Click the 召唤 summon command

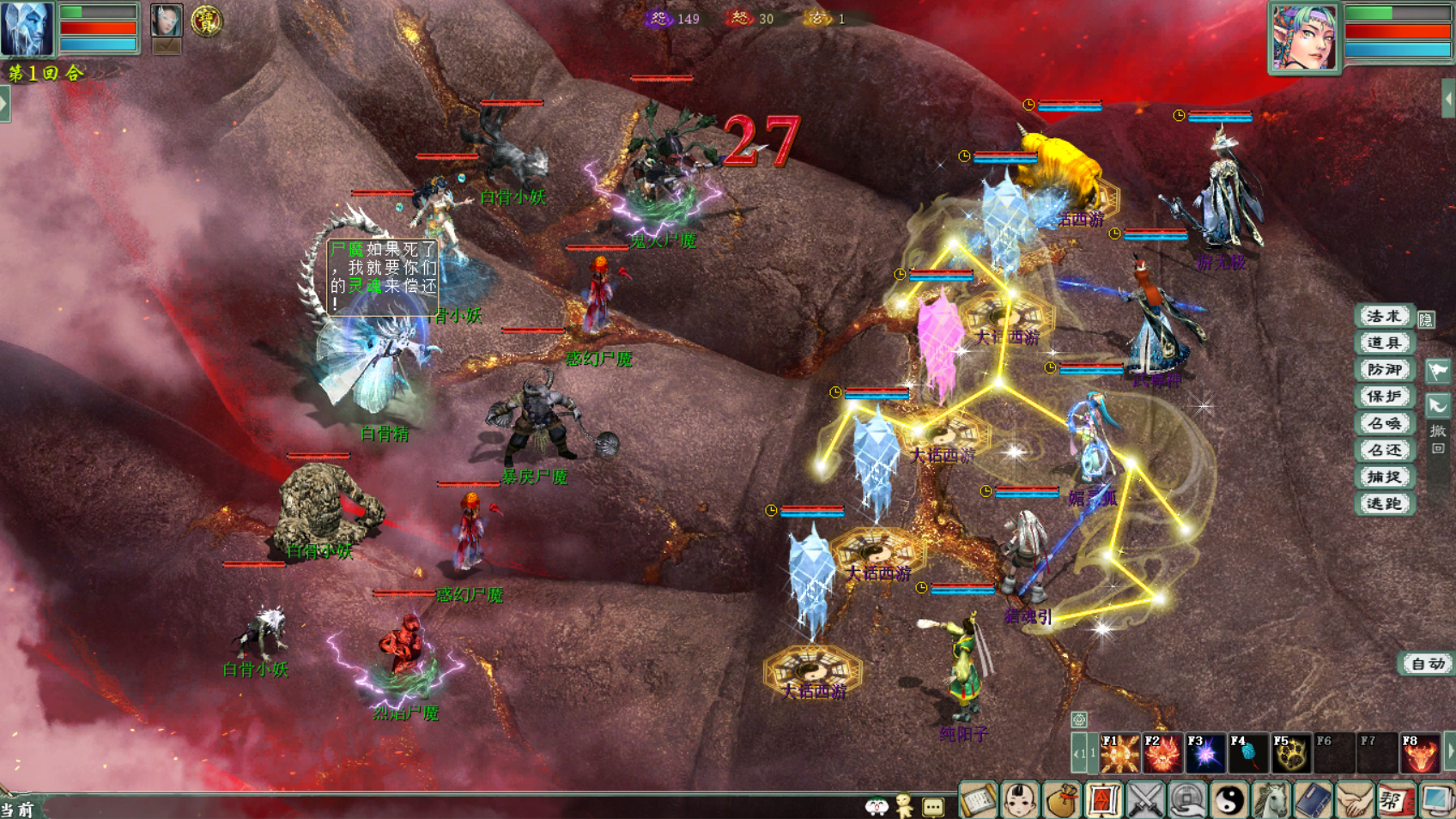[x=1383, y=423]
